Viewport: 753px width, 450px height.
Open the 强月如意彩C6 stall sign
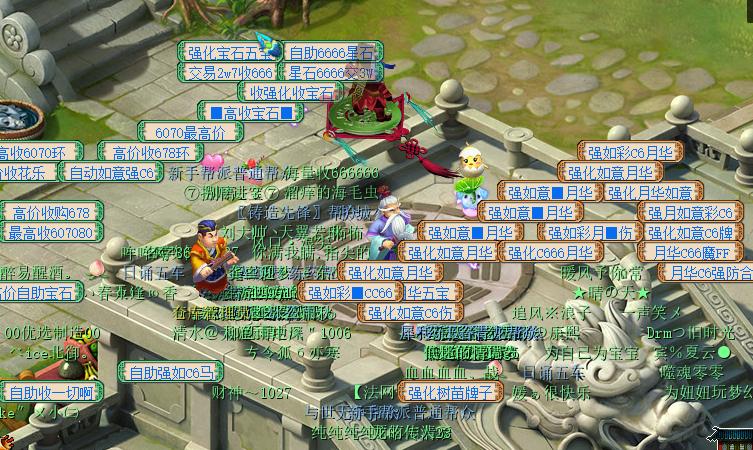click(691, 212)
